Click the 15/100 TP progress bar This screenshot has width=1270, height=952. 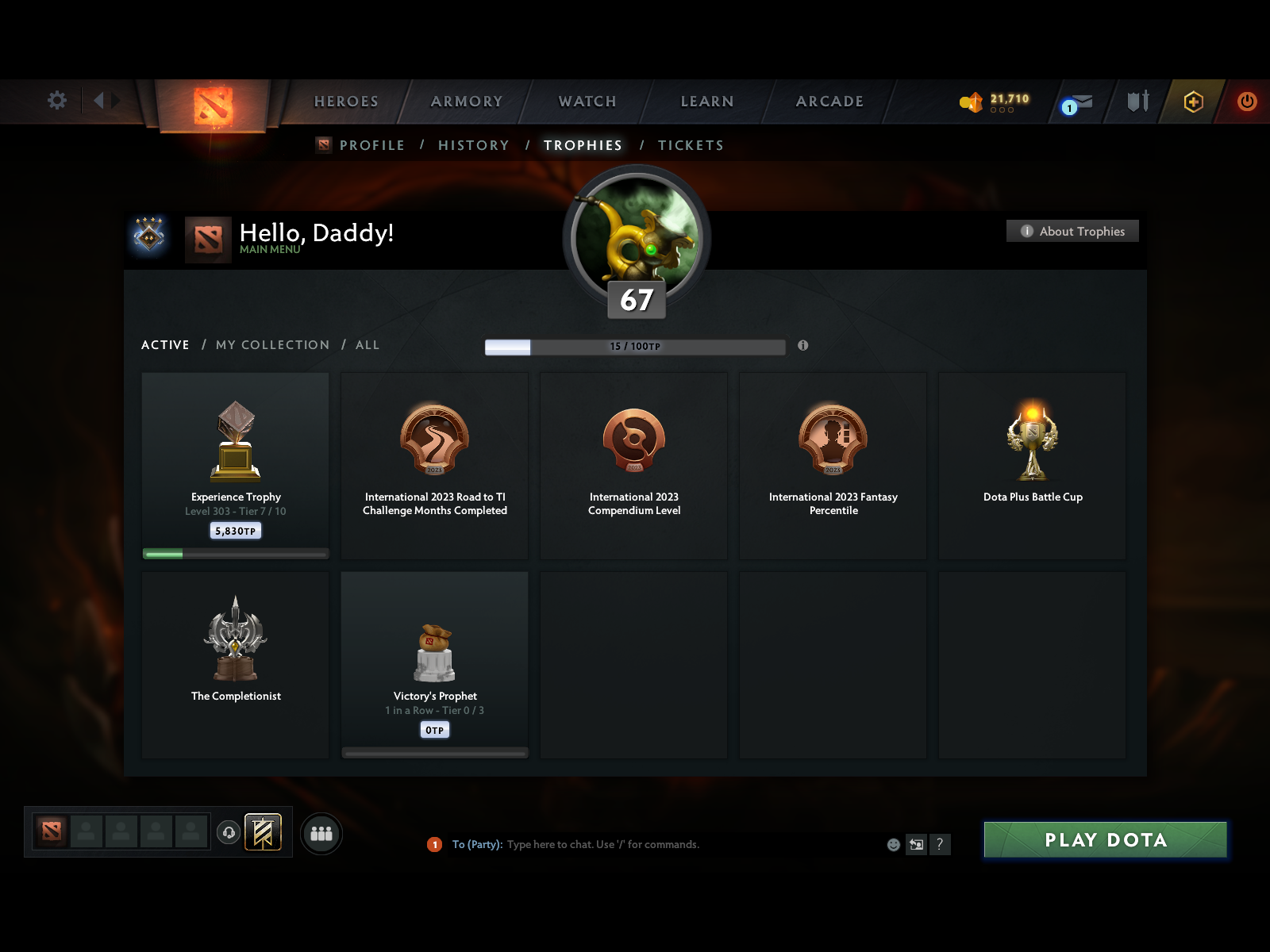(635, 346)
